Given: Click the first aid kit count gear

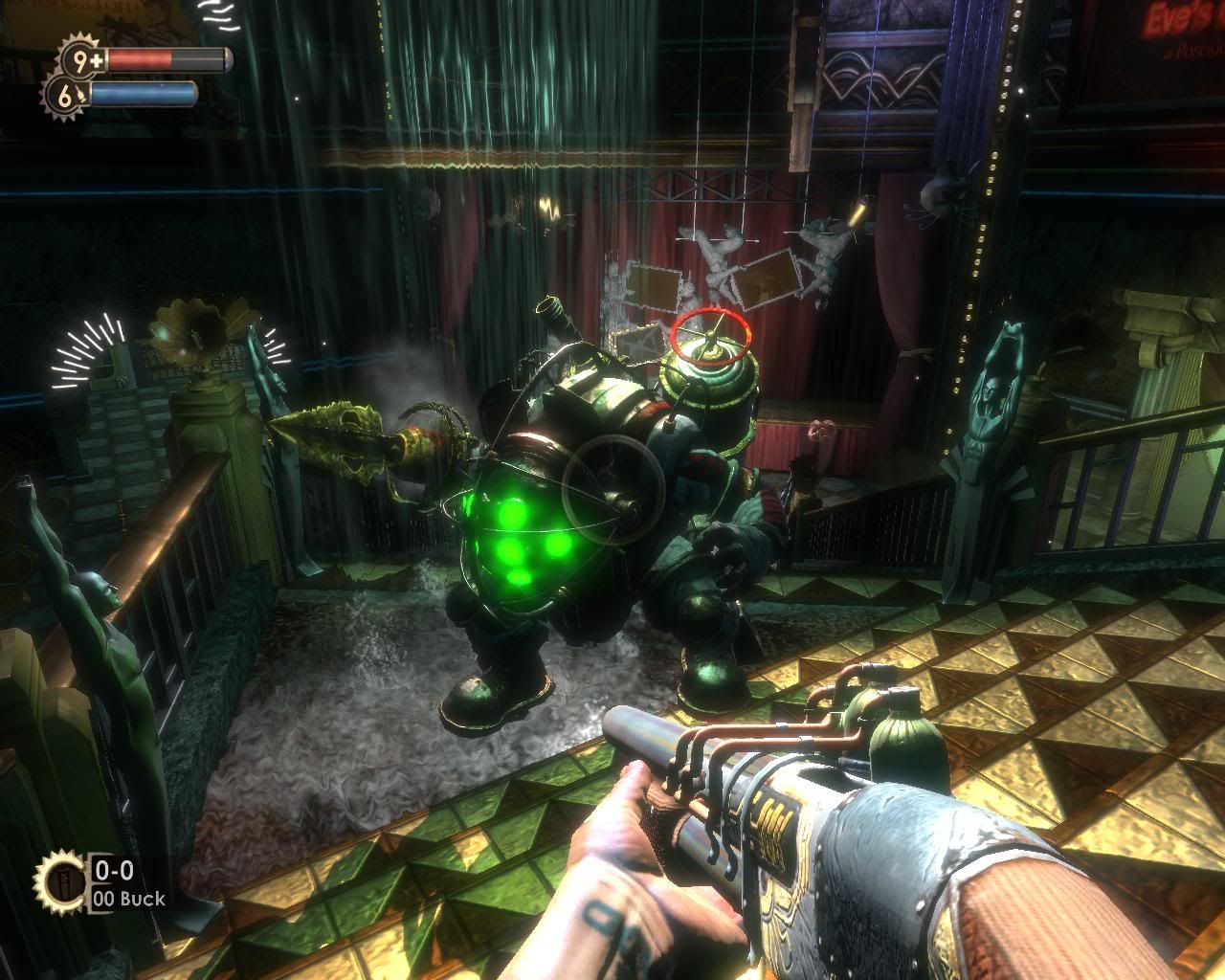Looking at the screenshot, I should tap(84, 59).
